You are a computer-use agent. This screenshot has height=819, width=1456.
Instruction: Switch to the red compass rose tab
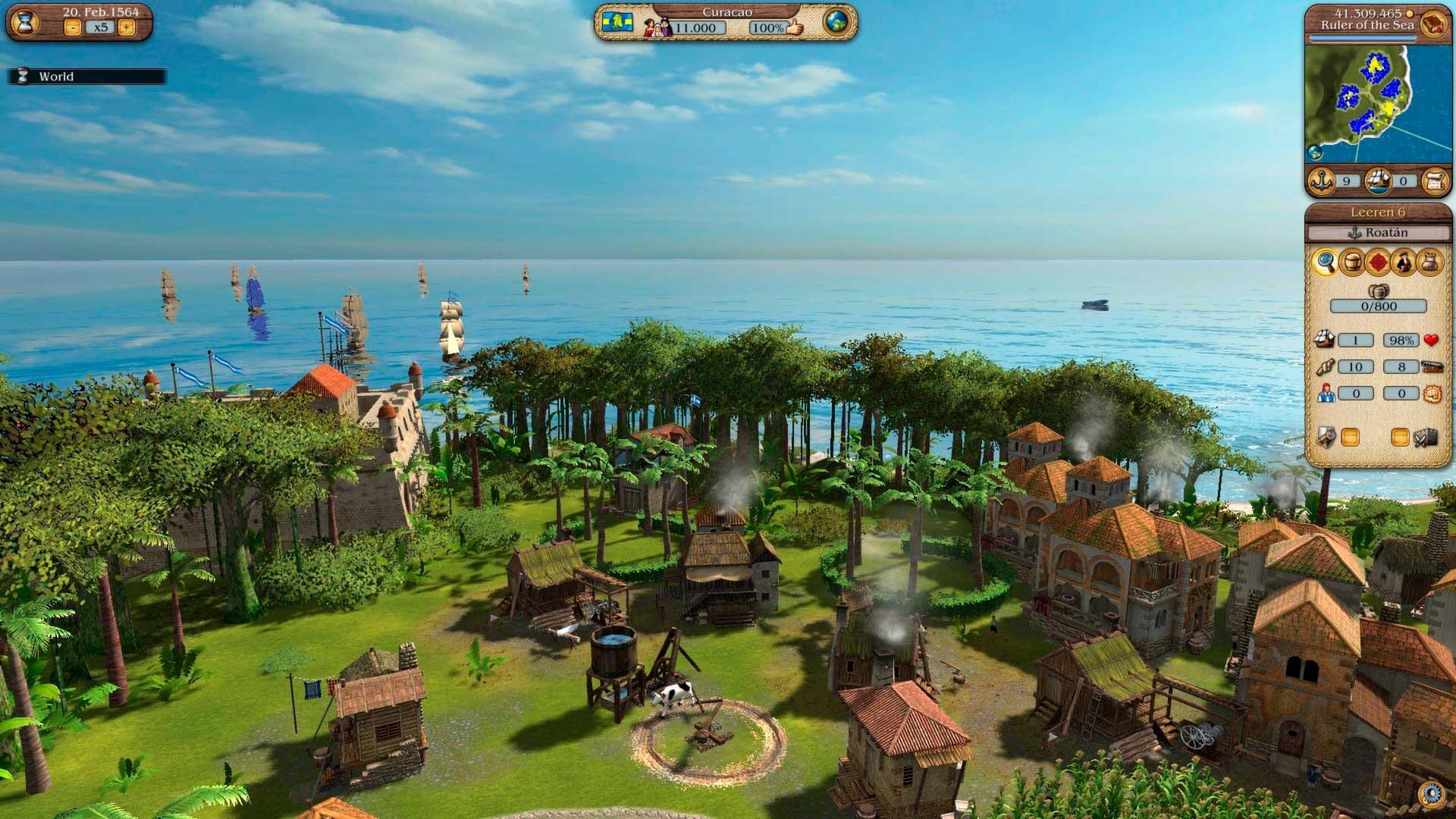(1378, 262)
